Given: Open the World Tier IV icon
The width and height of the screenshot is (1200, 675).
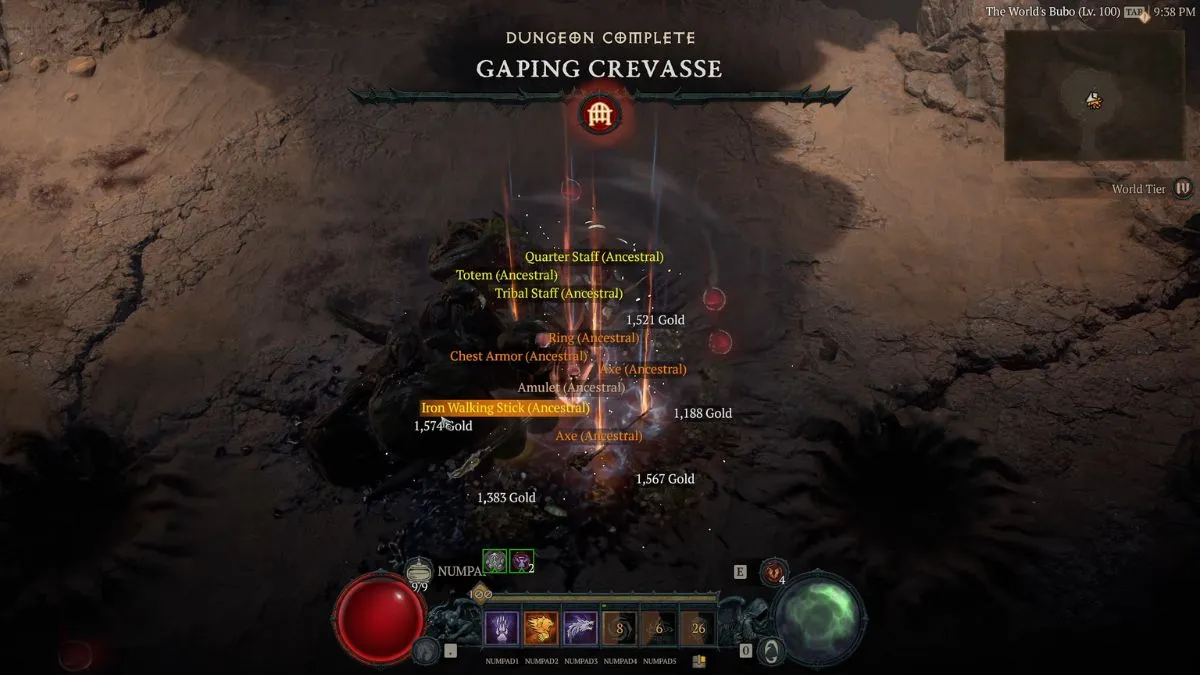Looking at the screenshot, I should tap(1183, 188).
